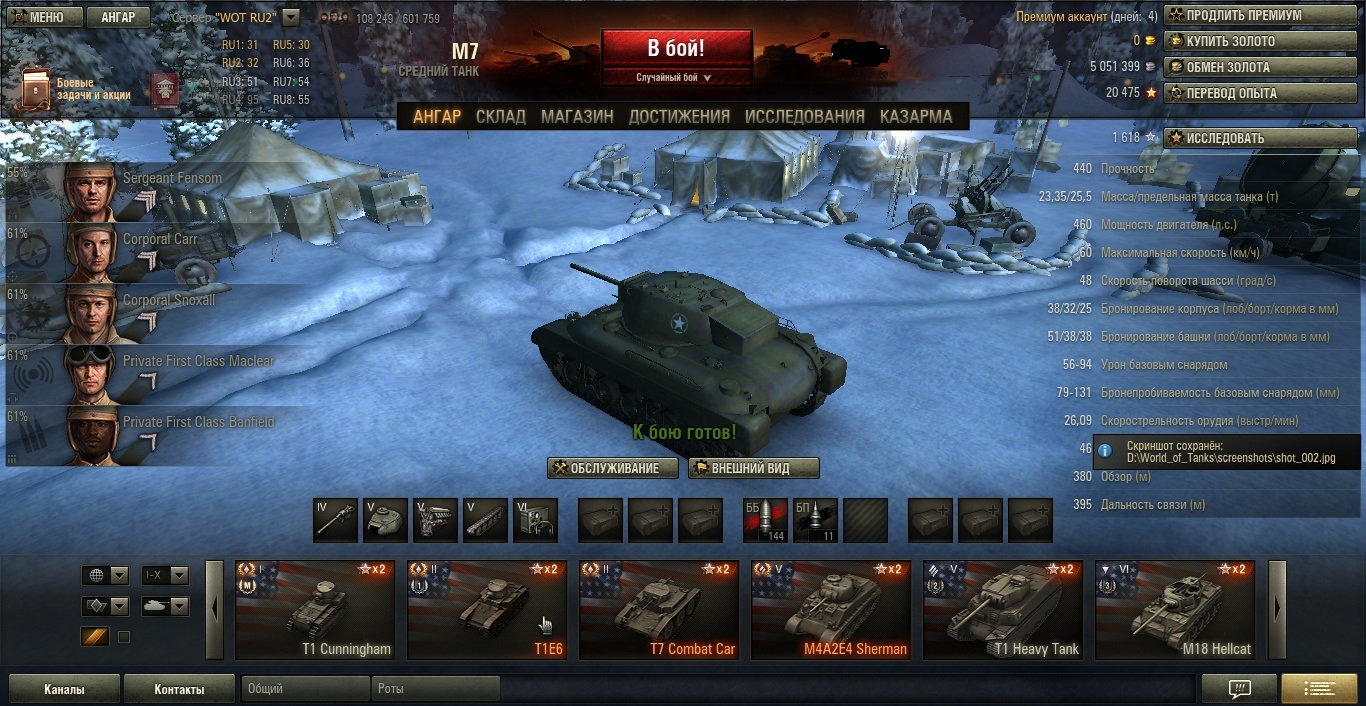Image resolution: width=1366 pixels, height=706 pixels.
Task: Open the Случайный бой battle type dropdown
Action: pos(676,77)
